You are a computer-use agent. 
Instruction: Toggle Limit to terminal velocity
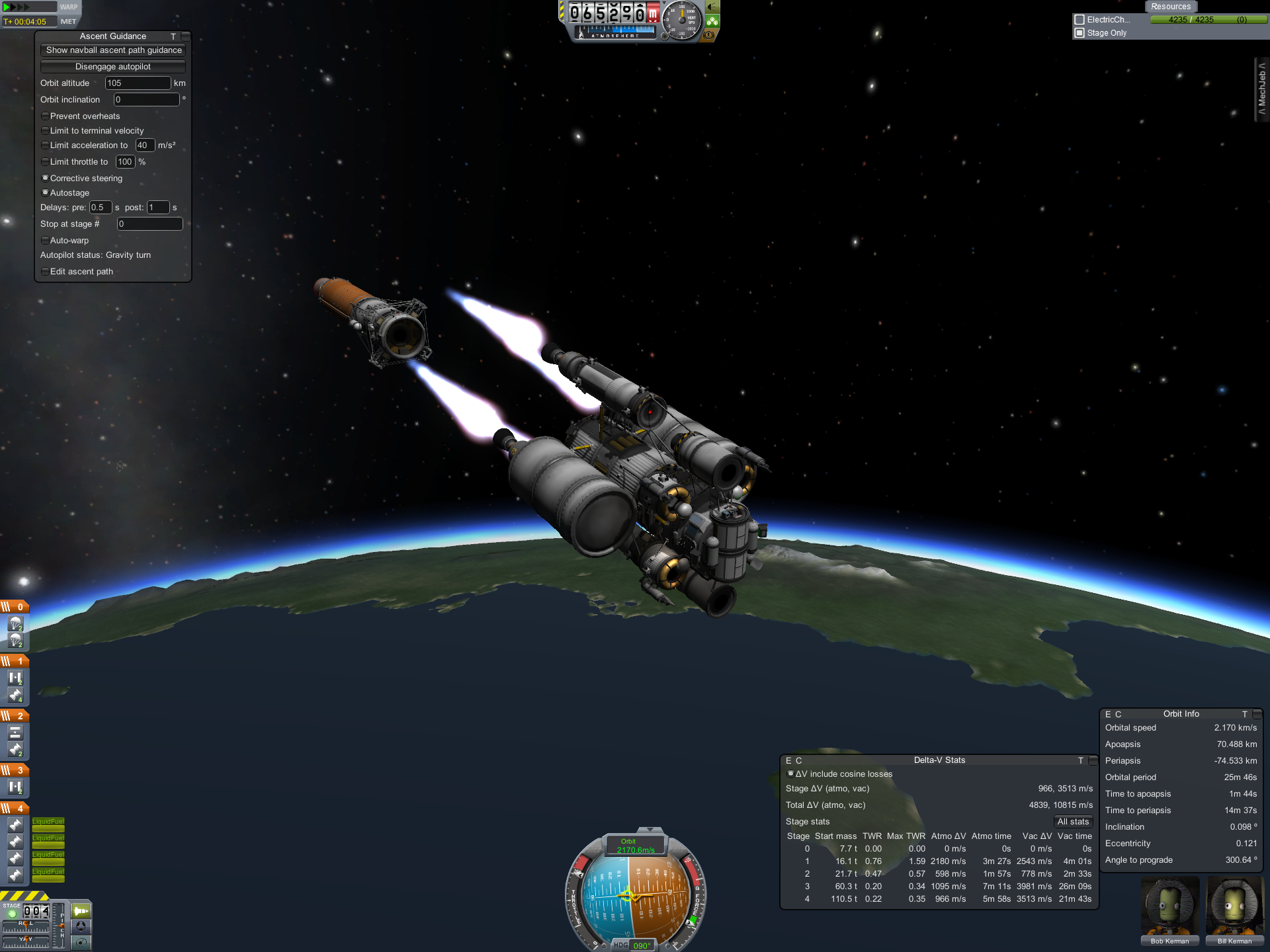tap(45, 131)
